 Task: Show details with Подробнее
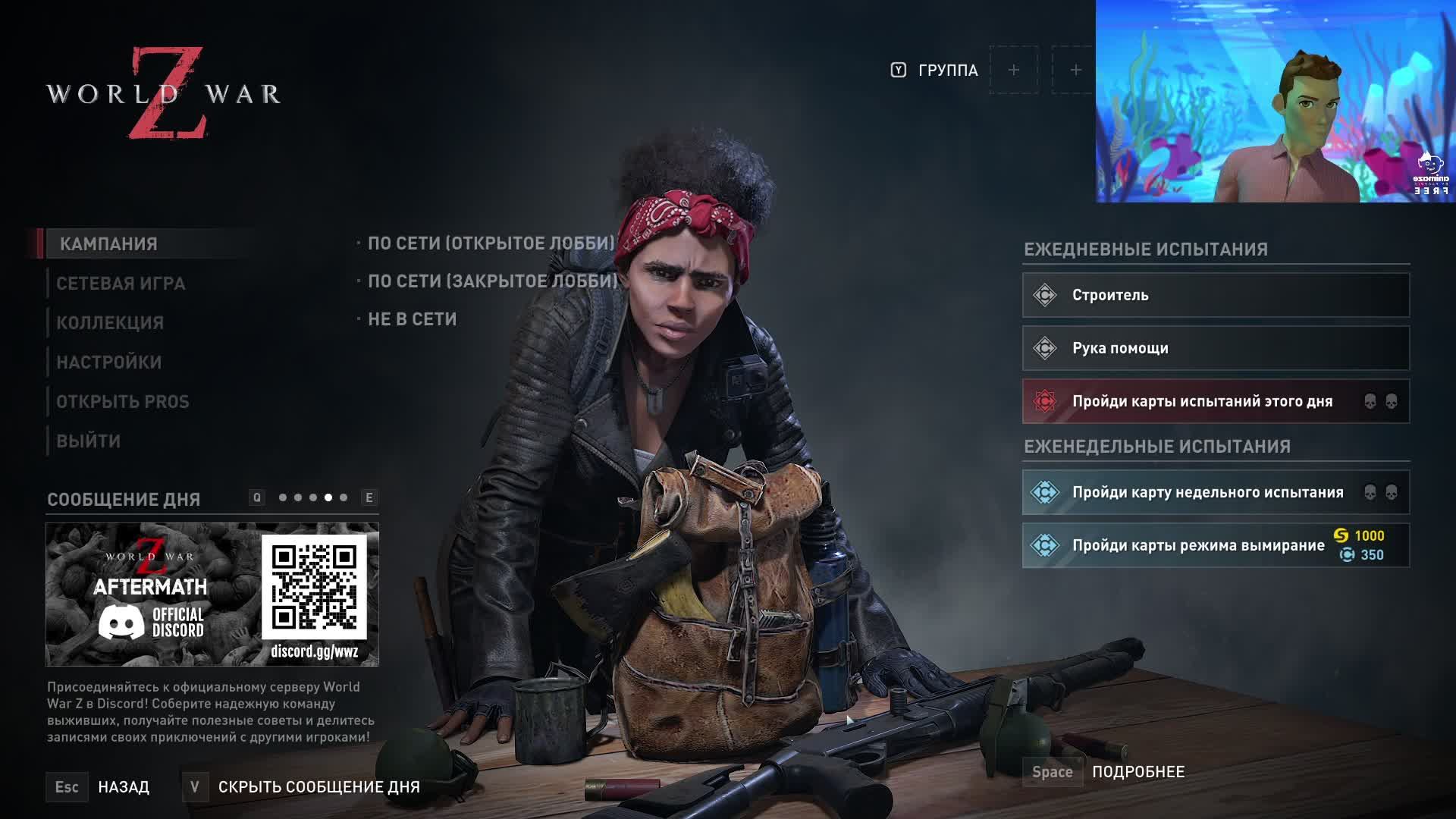1137,772
